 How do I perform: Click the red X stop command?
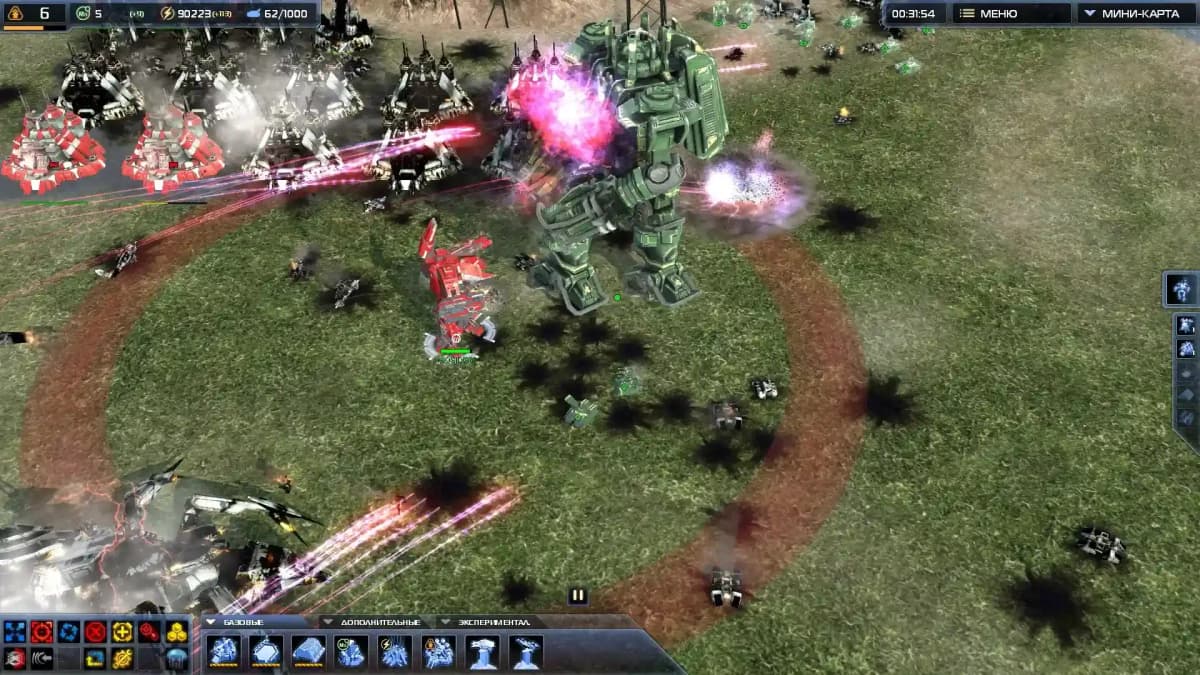pyautogui.click(x=96, y=631)
